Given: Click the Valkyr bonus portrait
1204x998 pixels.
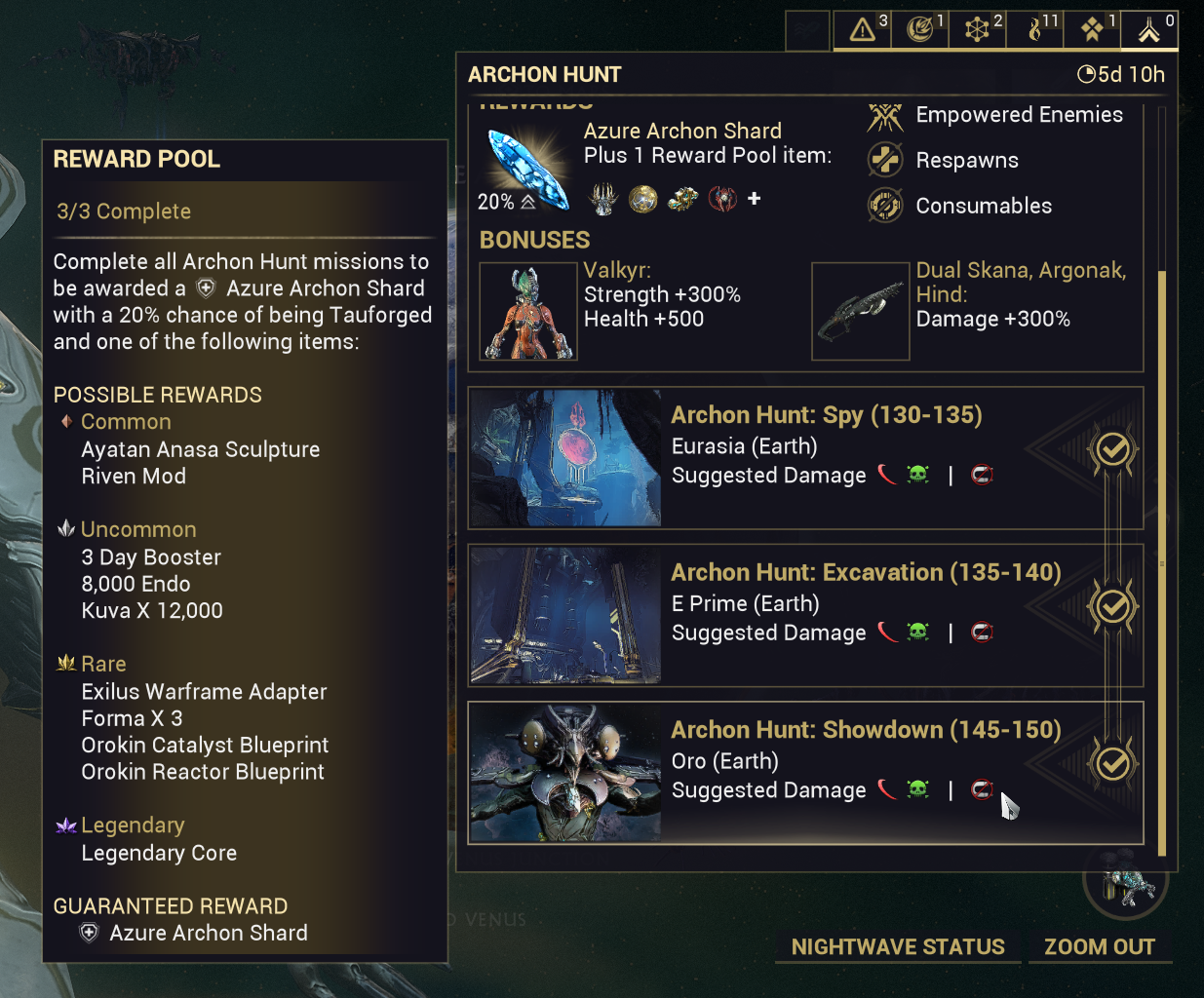Looking at the screenshot, I should pyautogui.click(x=528, y=312).
